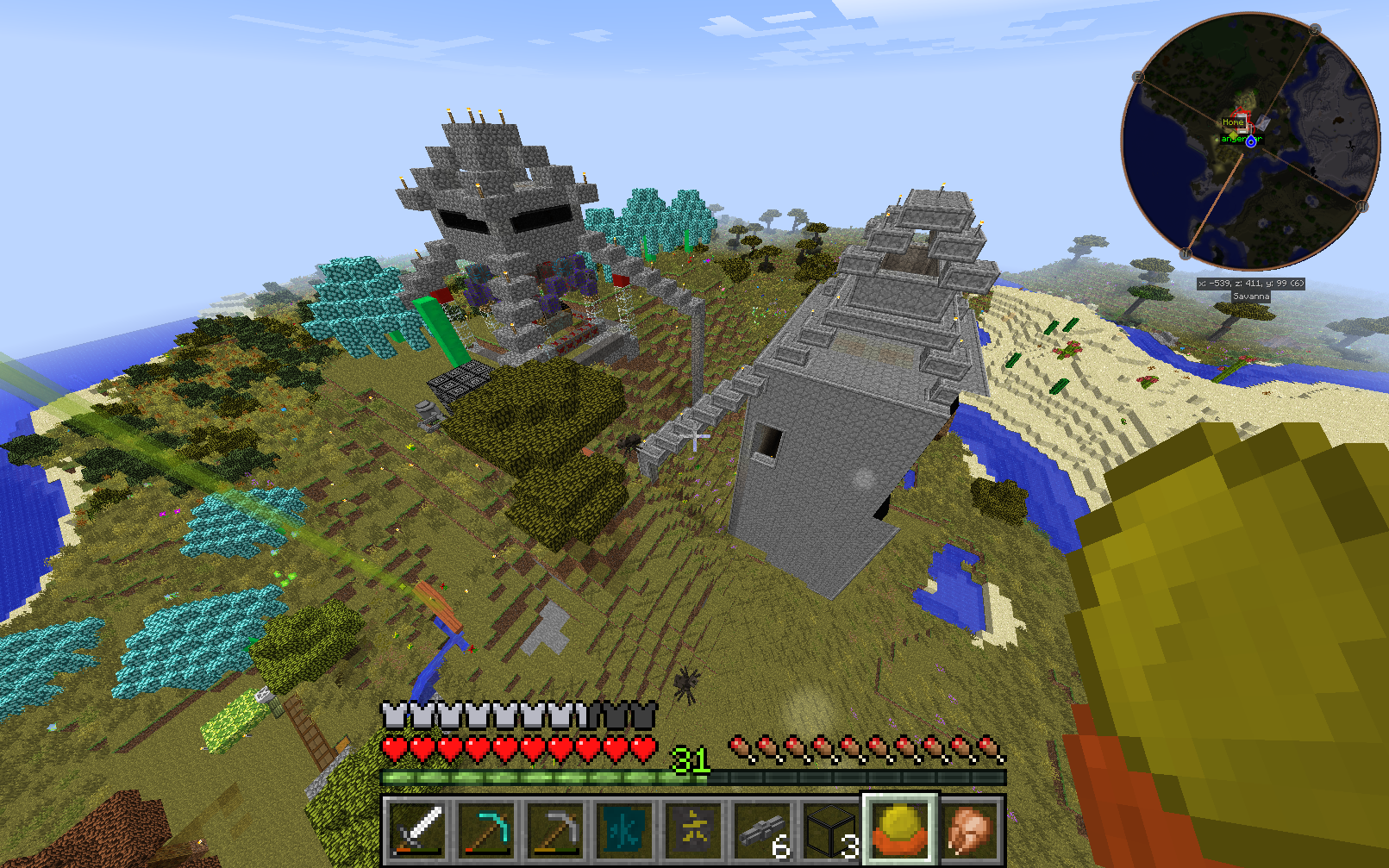Click the Home waypoint on the minimap
This screenshot has width=1389, height=868.
(1233, 122)
